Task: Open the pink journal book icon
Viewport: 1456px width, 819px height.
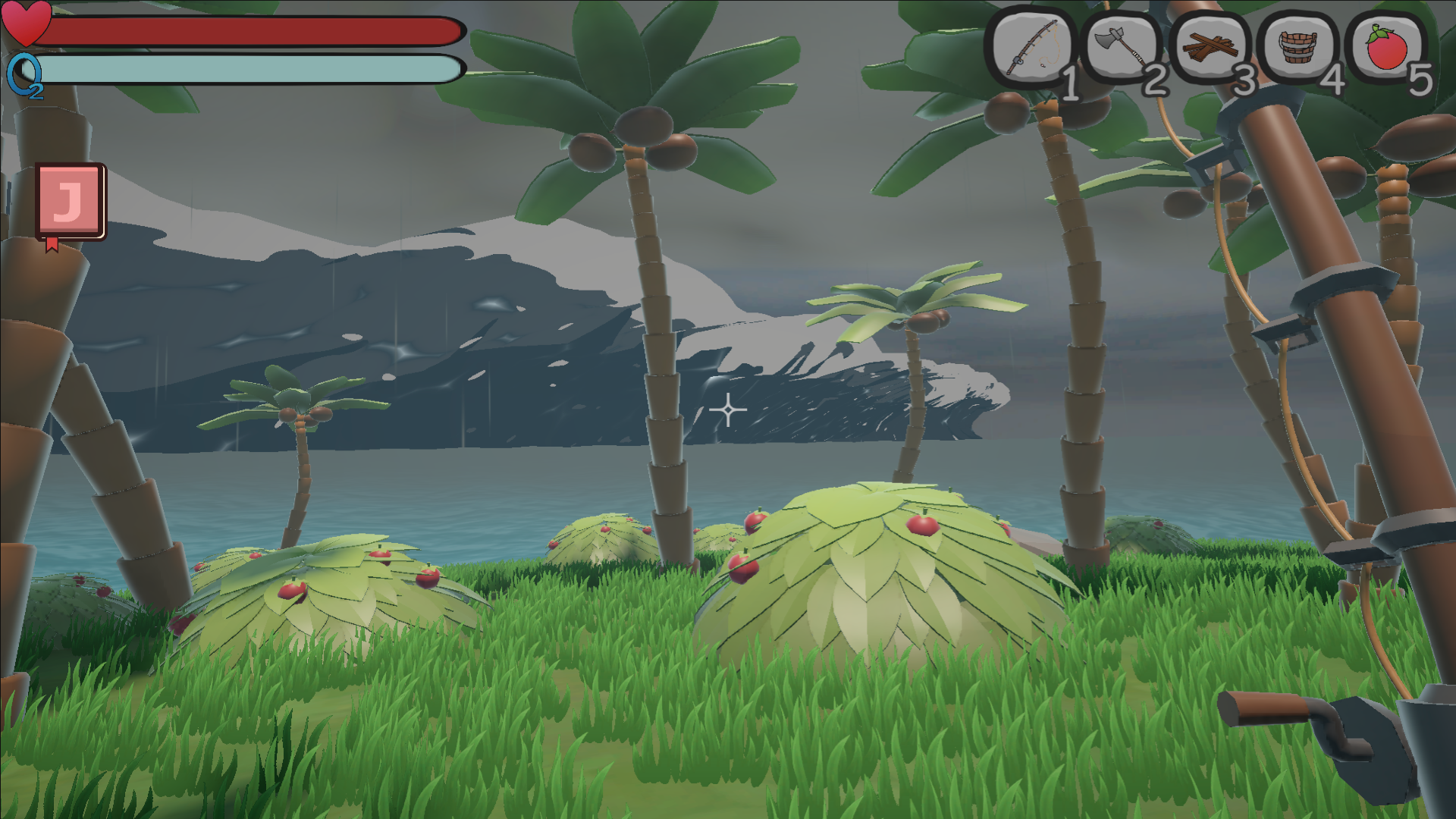Action: pos(70,201)
